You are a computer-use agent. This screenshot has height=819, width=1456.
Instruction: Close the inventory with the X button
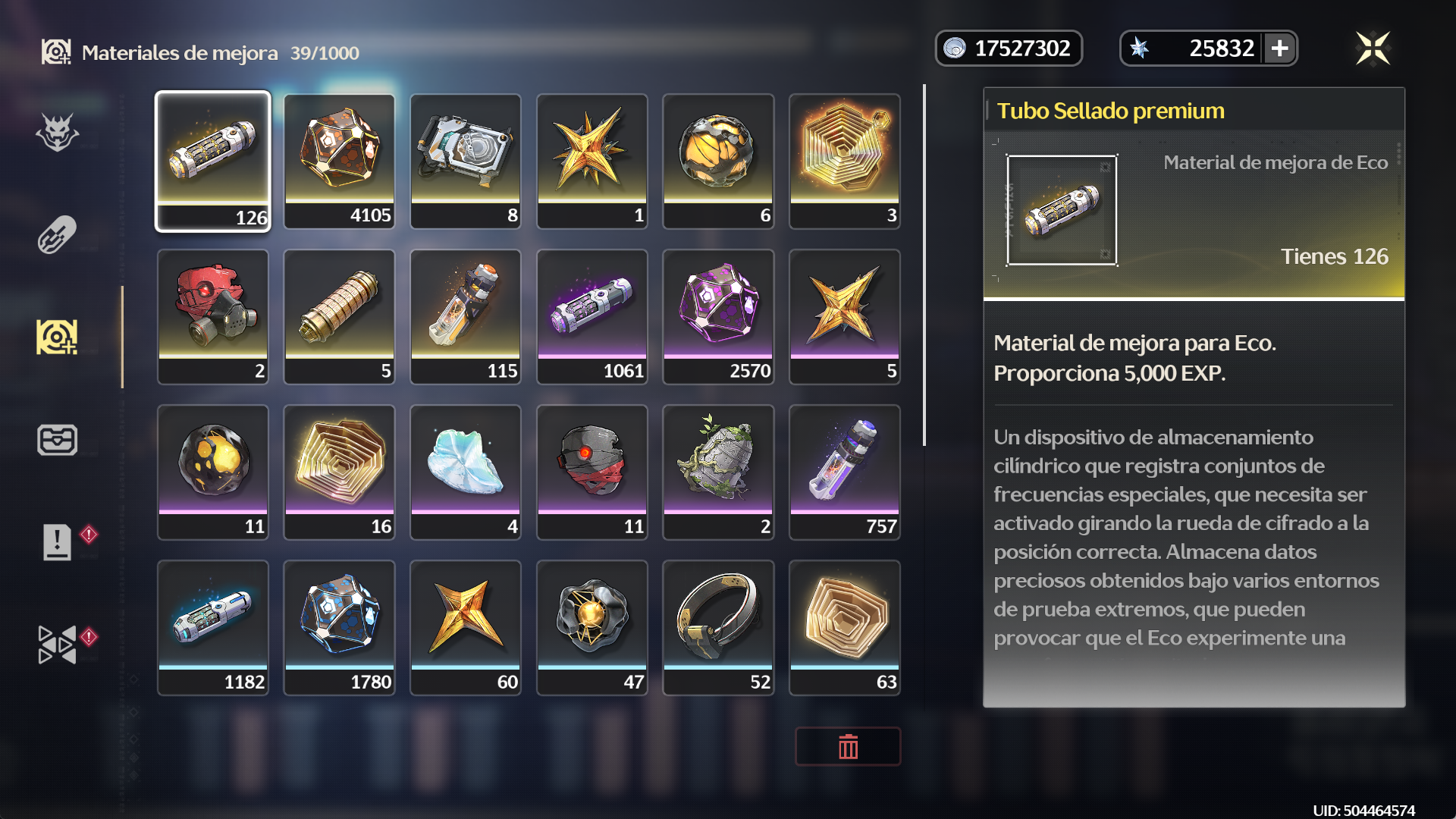pyautogui.click(x=1373, y=49)
